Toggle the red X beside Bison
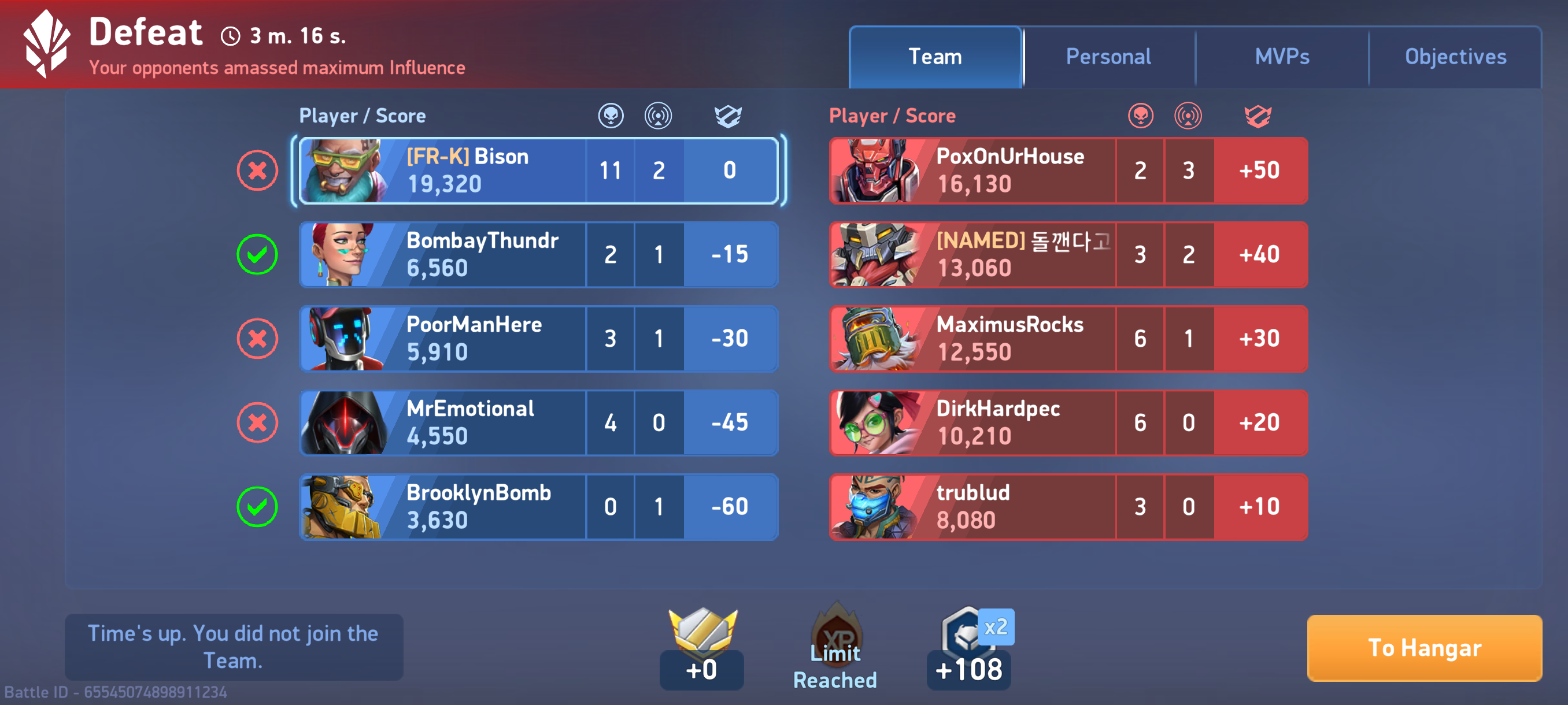The image size is (1568, 705). (x=257, y=170)
